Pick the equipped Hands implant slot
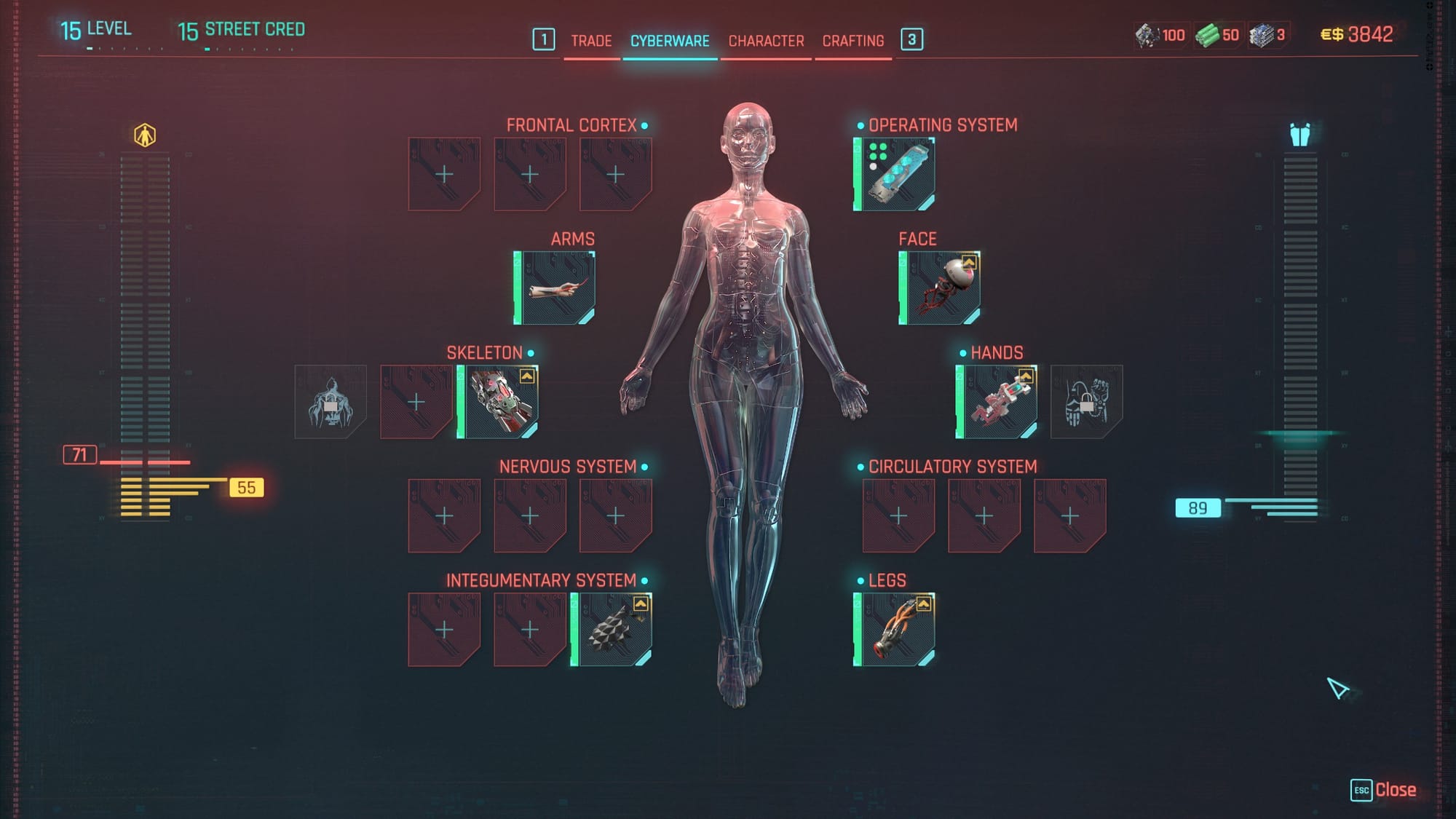Viewport: 1456px width, 819px height. coord(997,402)
